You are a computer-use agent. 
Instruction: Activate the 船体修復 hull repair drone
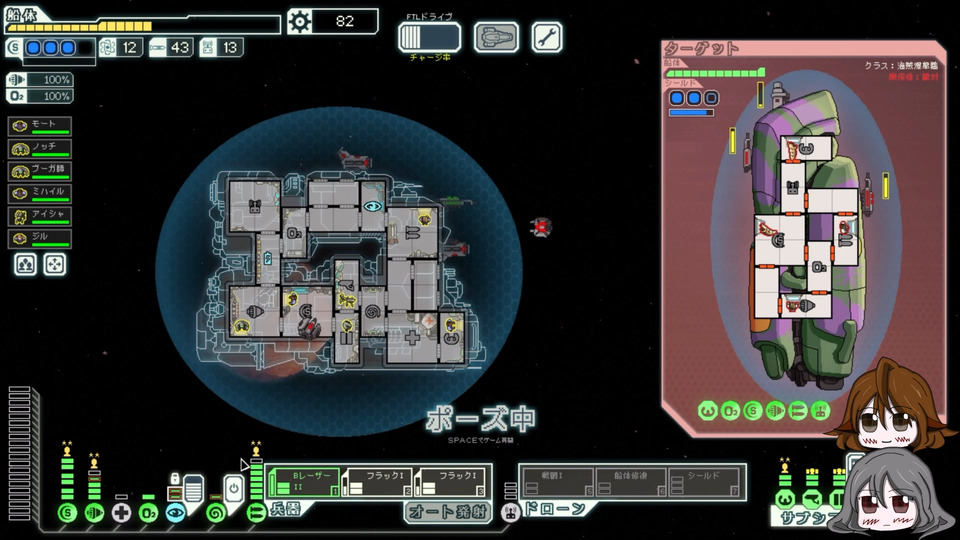point(631,482)
